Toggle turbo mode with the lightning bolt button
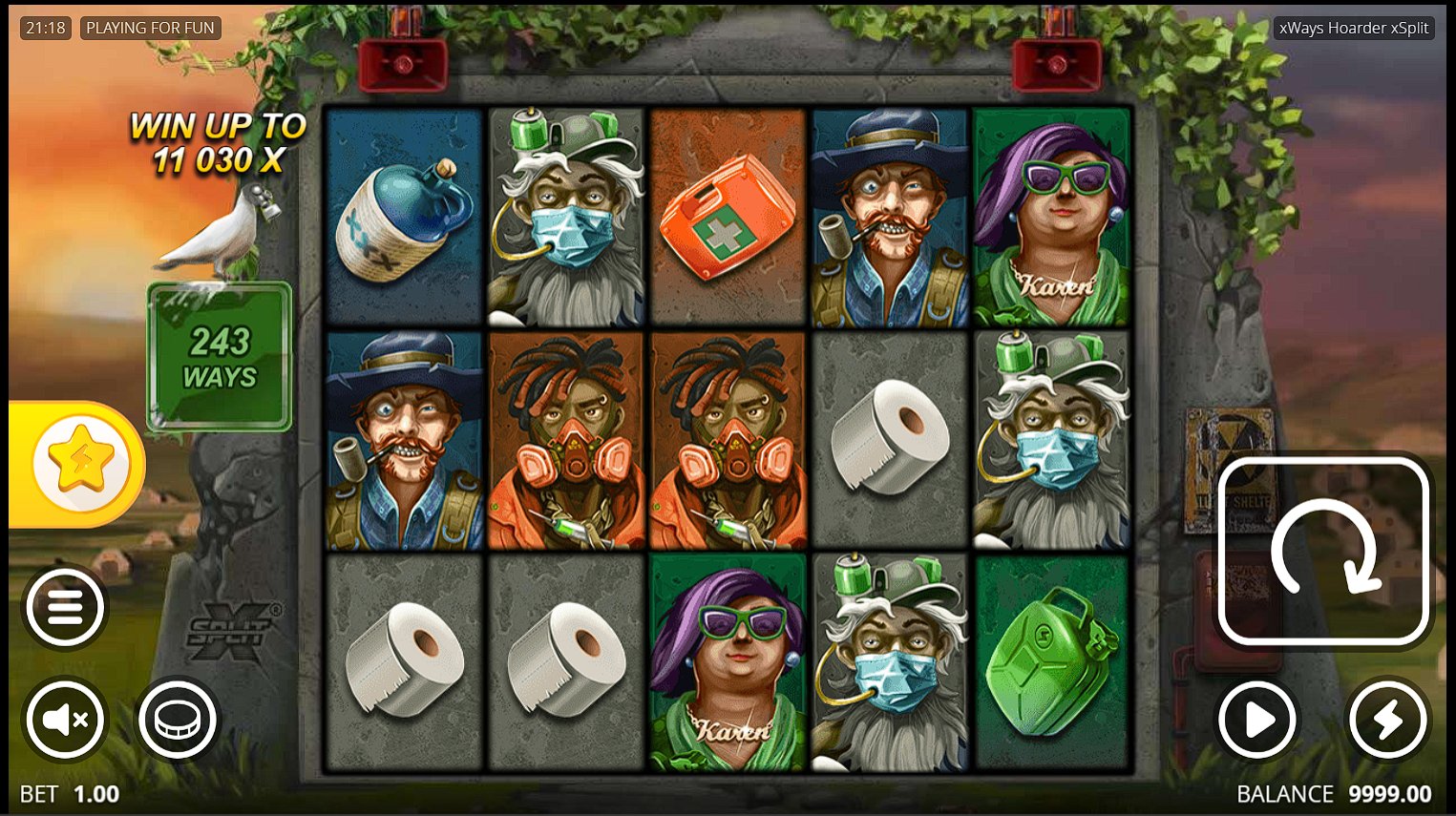The image size is (1456, 816). pyautogui.click(x=1387, y=721)
